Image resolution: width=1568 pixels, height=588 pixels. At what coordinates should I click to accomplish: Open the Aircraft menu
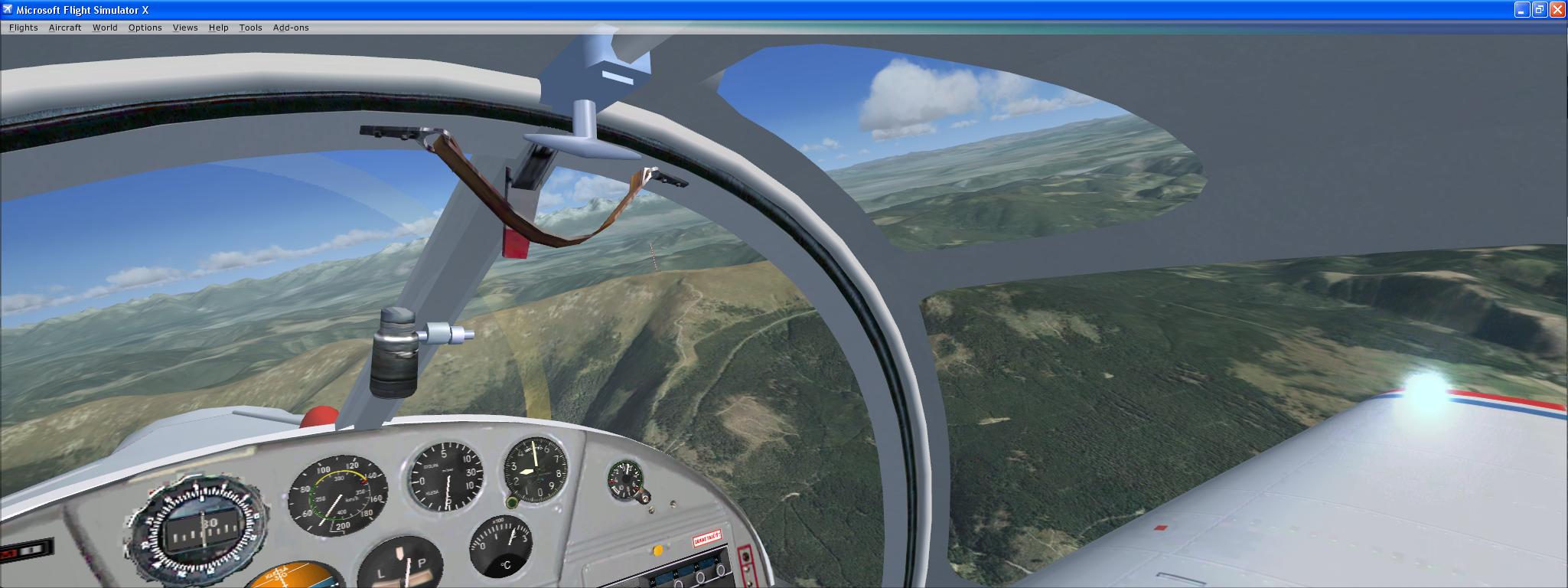[64, 28]
